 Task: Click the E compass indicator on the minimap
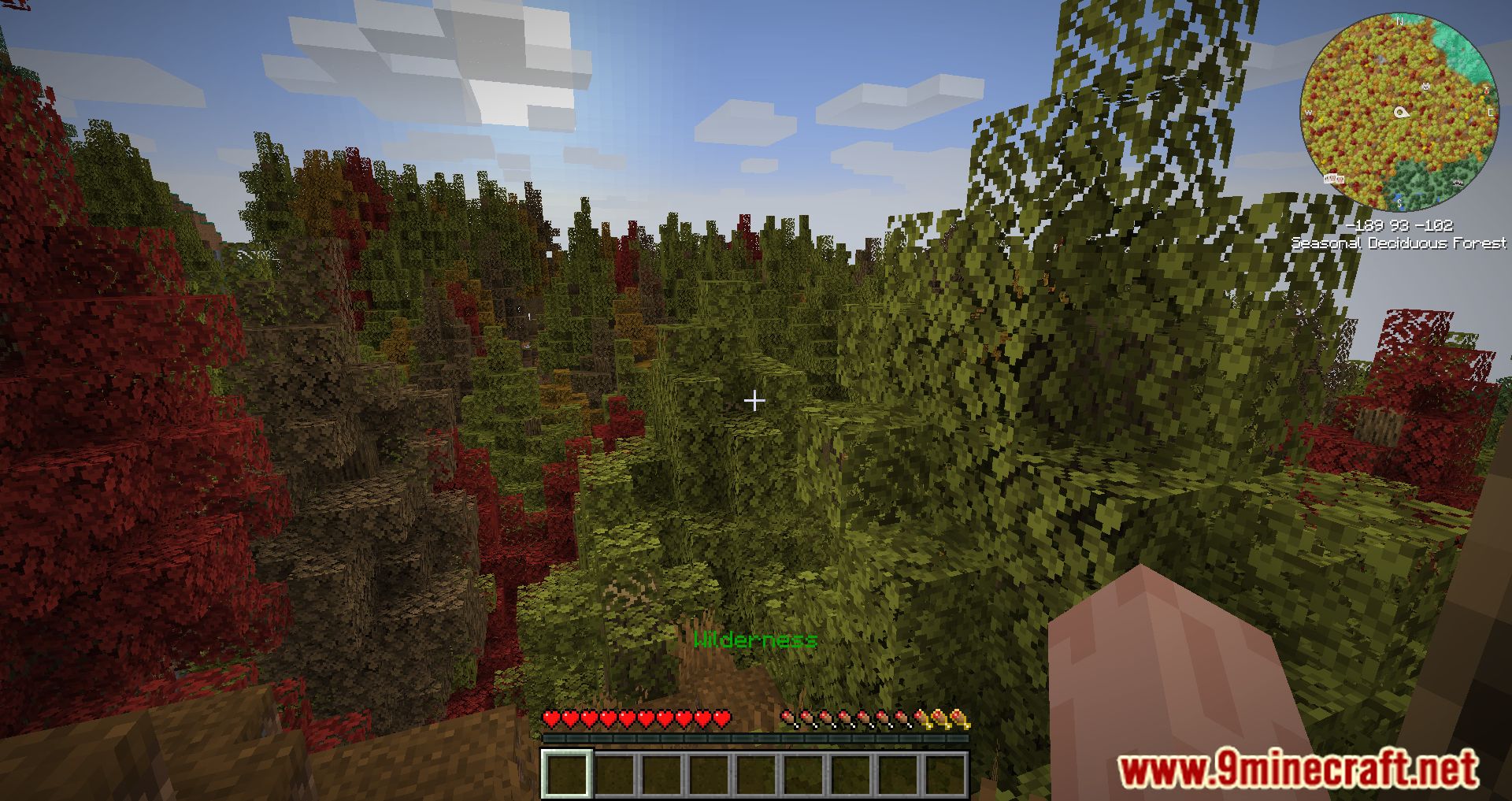[1490, 113]
